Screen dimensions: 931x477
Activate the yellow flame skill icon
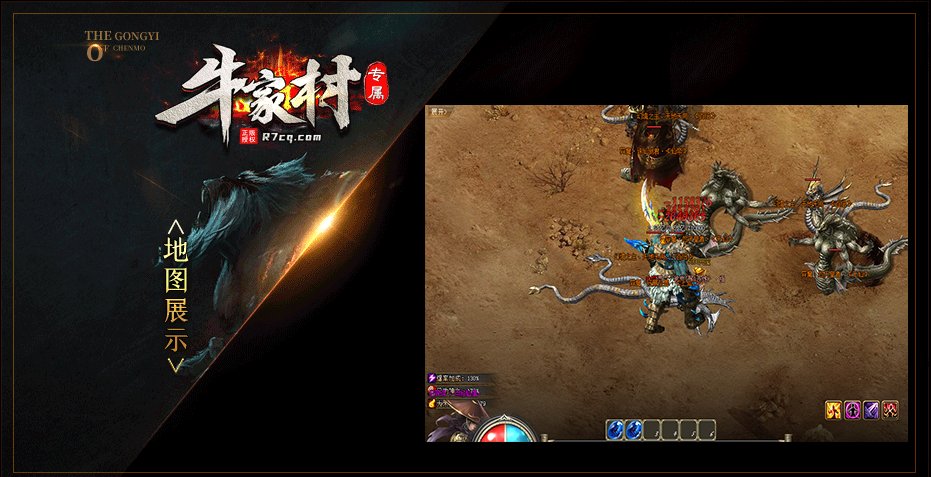pyautogui.click(x=833, y=409)
